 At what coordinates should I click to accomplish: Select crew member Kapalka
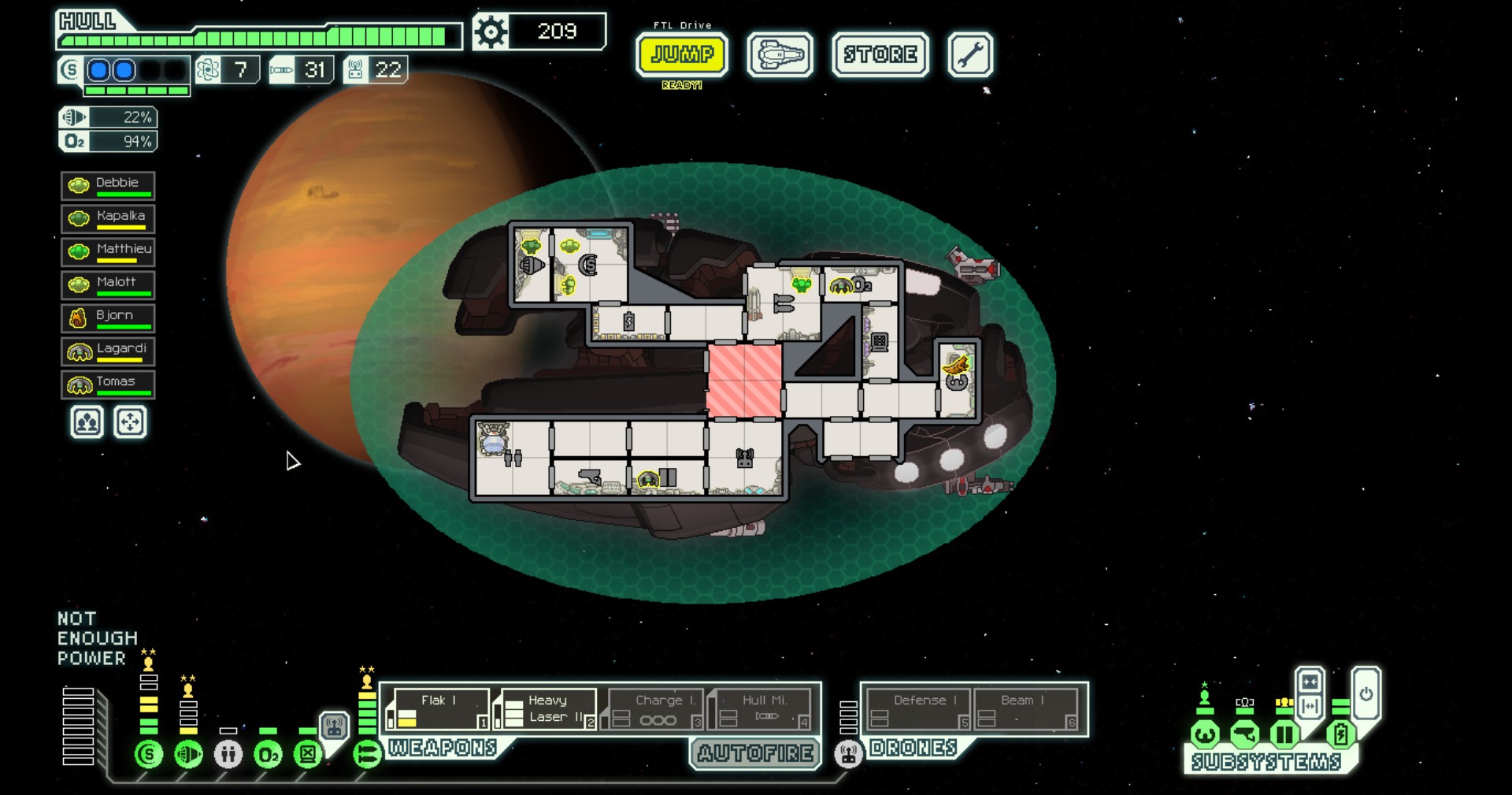click(108, 219)
